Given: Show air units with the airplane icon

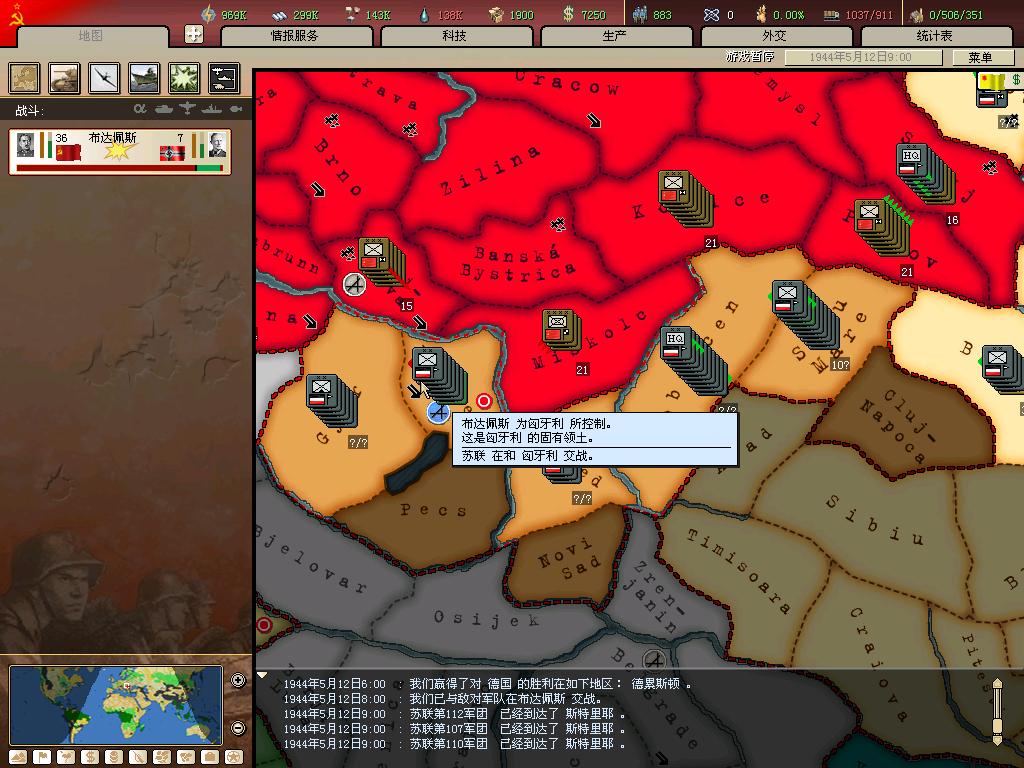Looking at the screenshot, I should (x=104, y=78).
